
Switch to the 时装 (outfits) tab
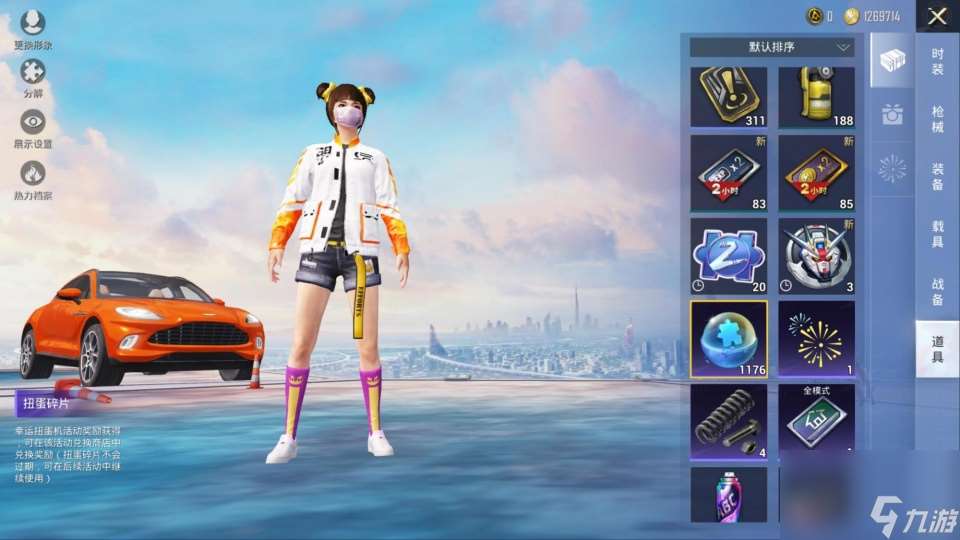(x=937, y=62)
